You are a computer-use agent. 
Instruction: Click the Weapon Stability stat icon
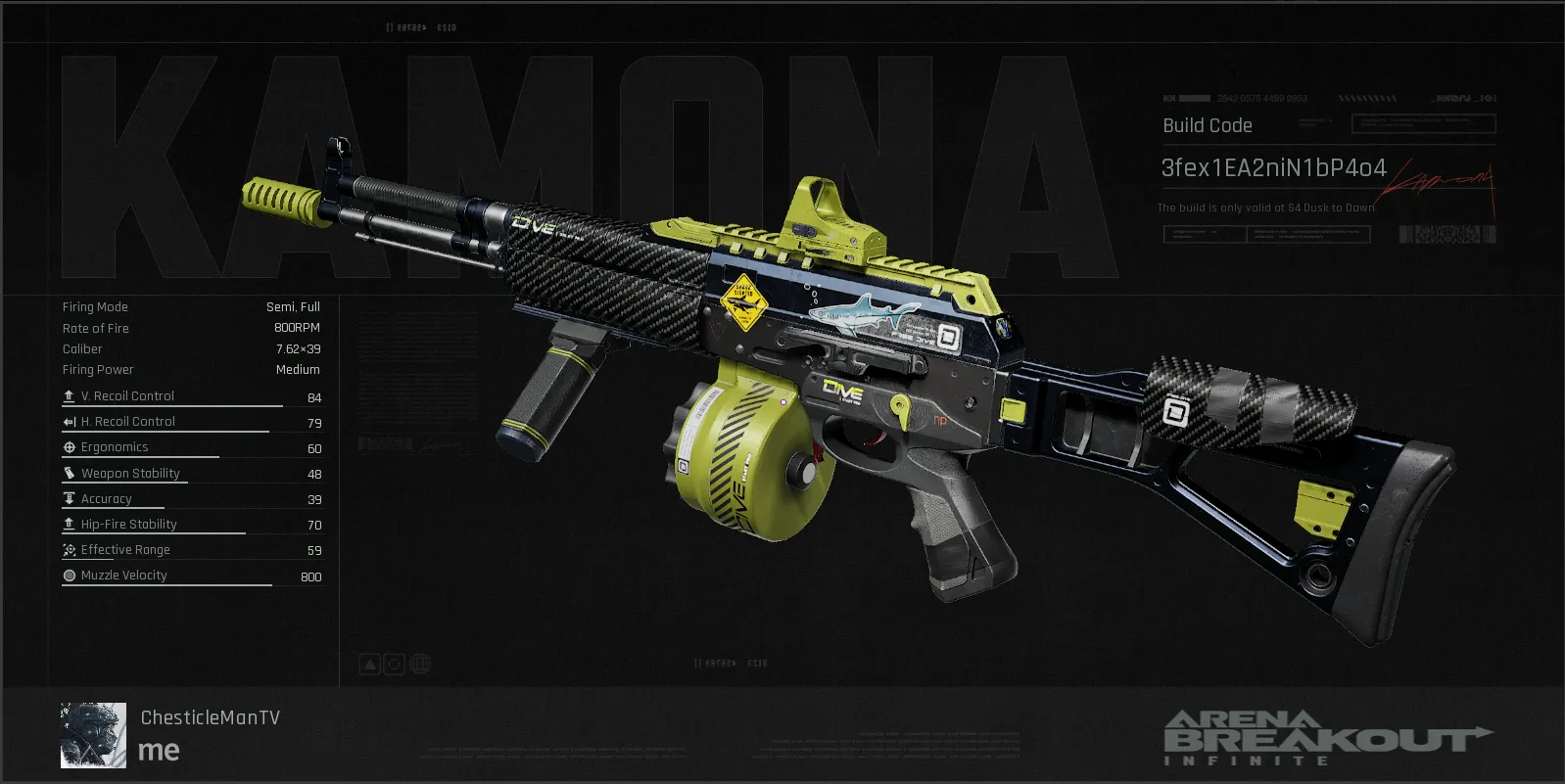69,473
